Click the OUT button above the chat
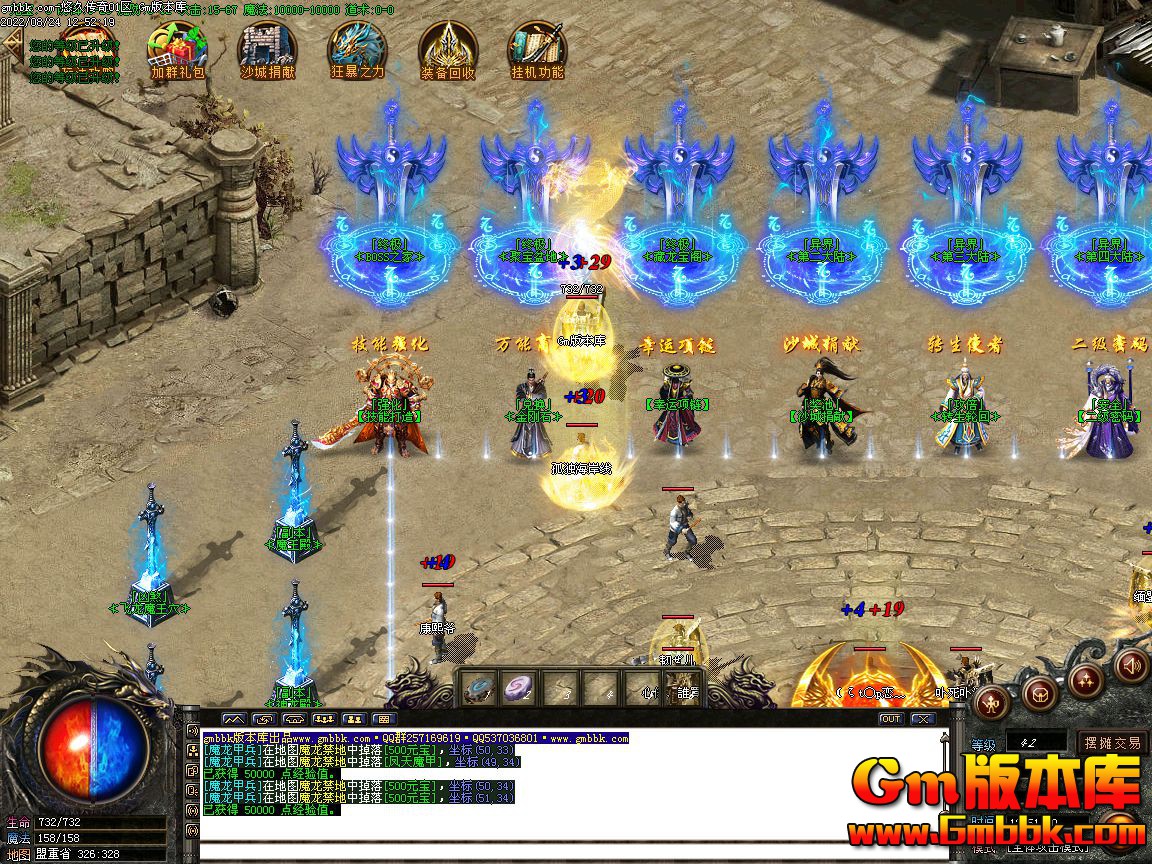 (x=890, y=719)
